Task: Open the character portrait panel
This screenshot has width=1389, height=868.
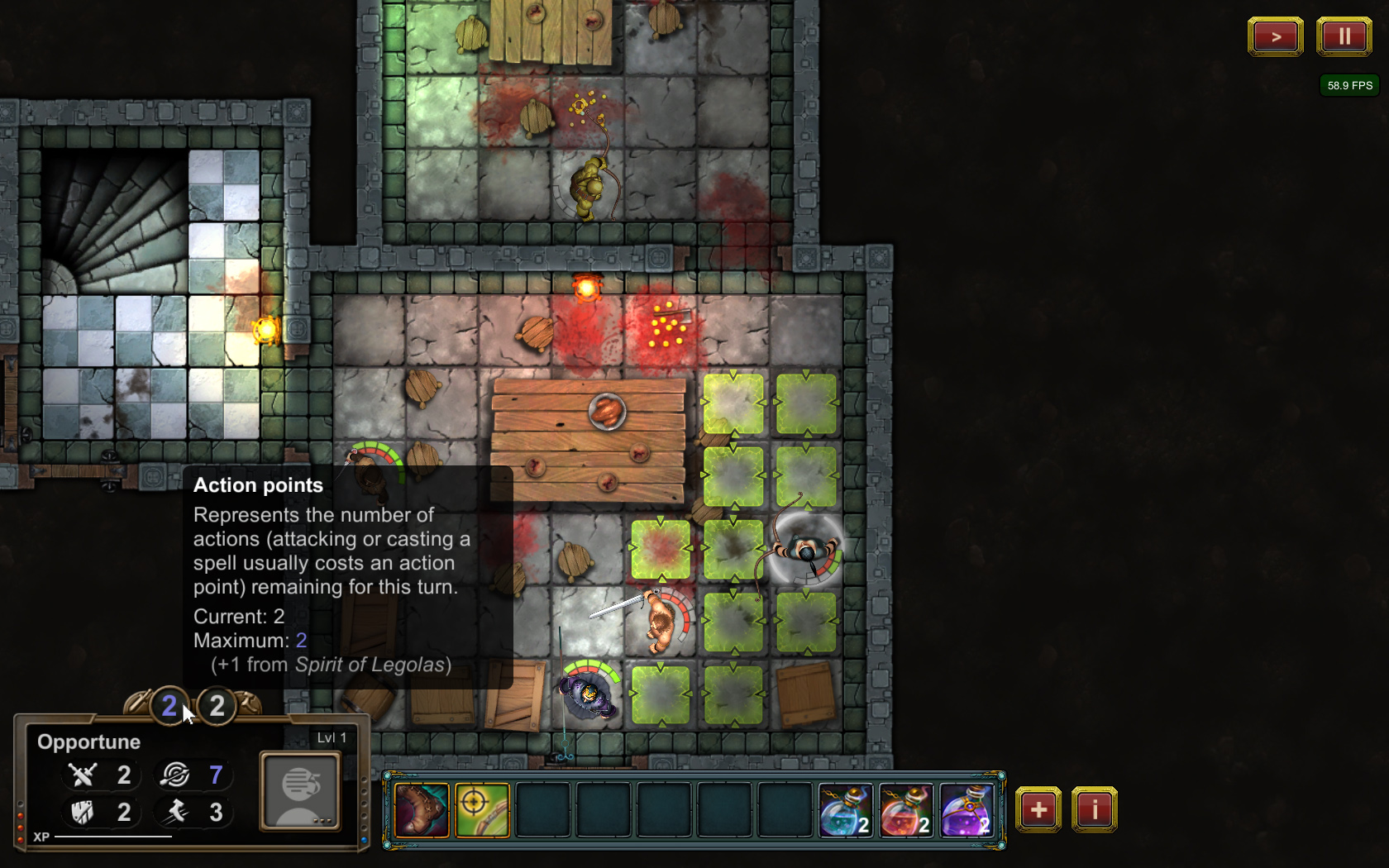Action: [x=300, y=790]
